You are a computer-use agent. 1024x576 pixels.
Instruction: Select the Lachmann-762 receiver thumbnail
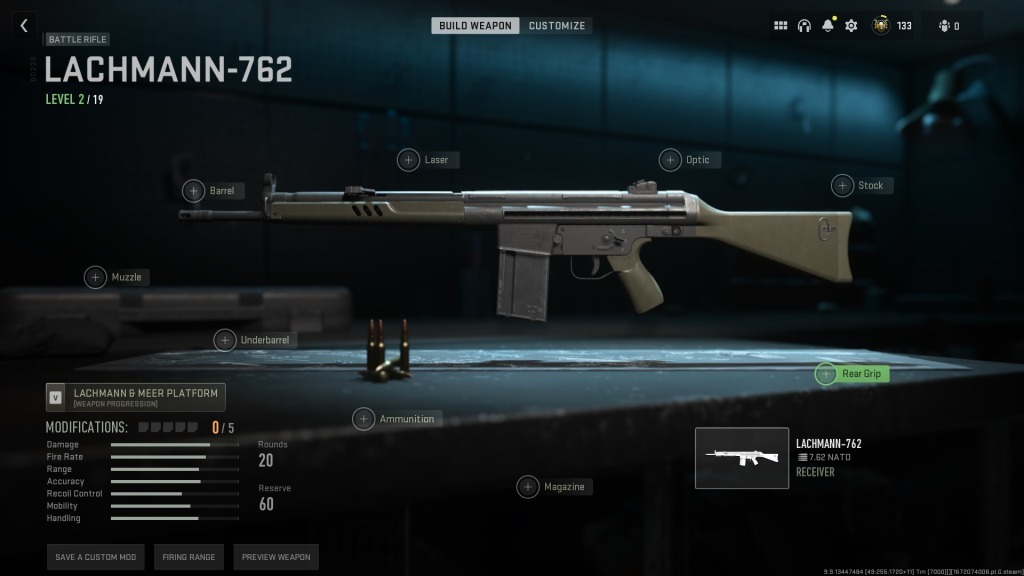coord(741,458)
